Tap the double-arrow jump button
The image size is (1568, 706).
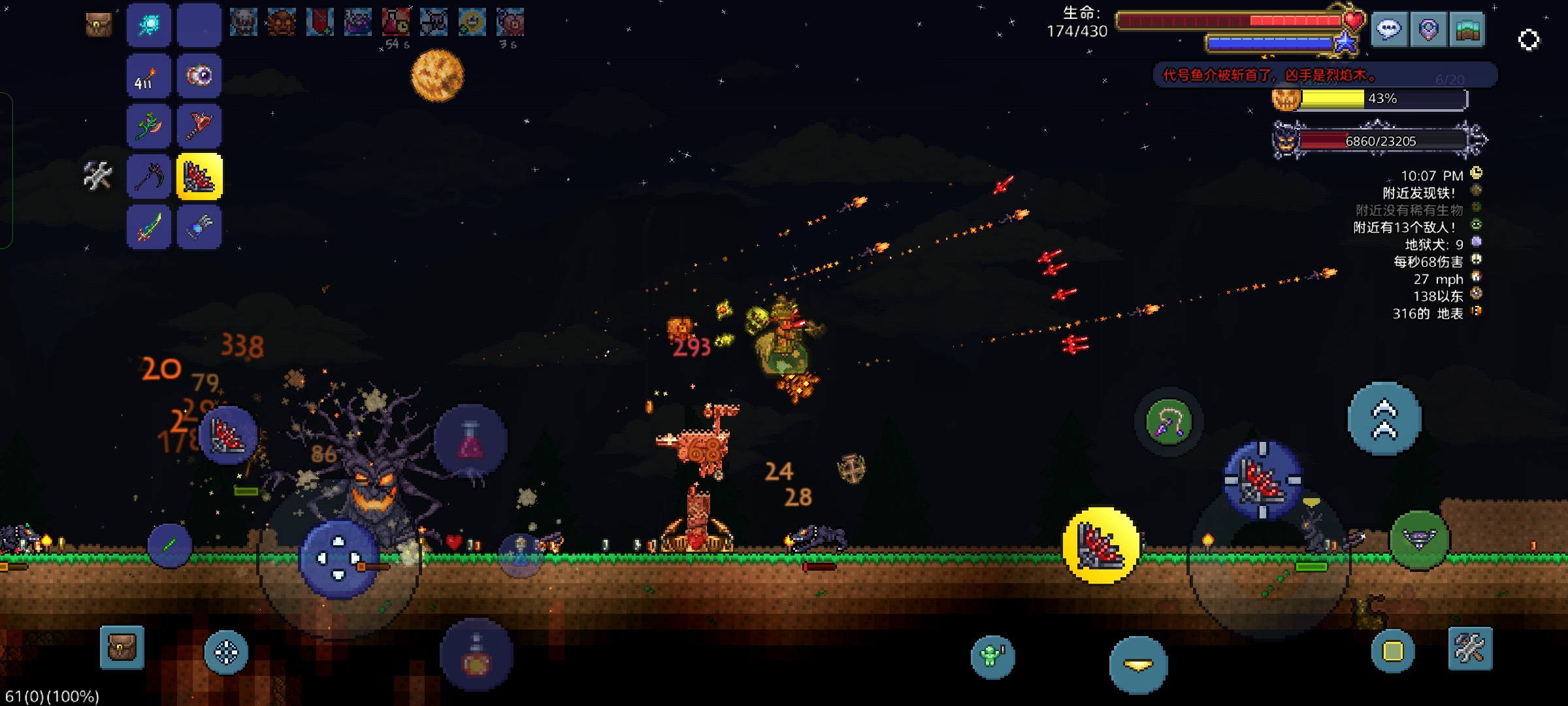[x=1384, y=419]
